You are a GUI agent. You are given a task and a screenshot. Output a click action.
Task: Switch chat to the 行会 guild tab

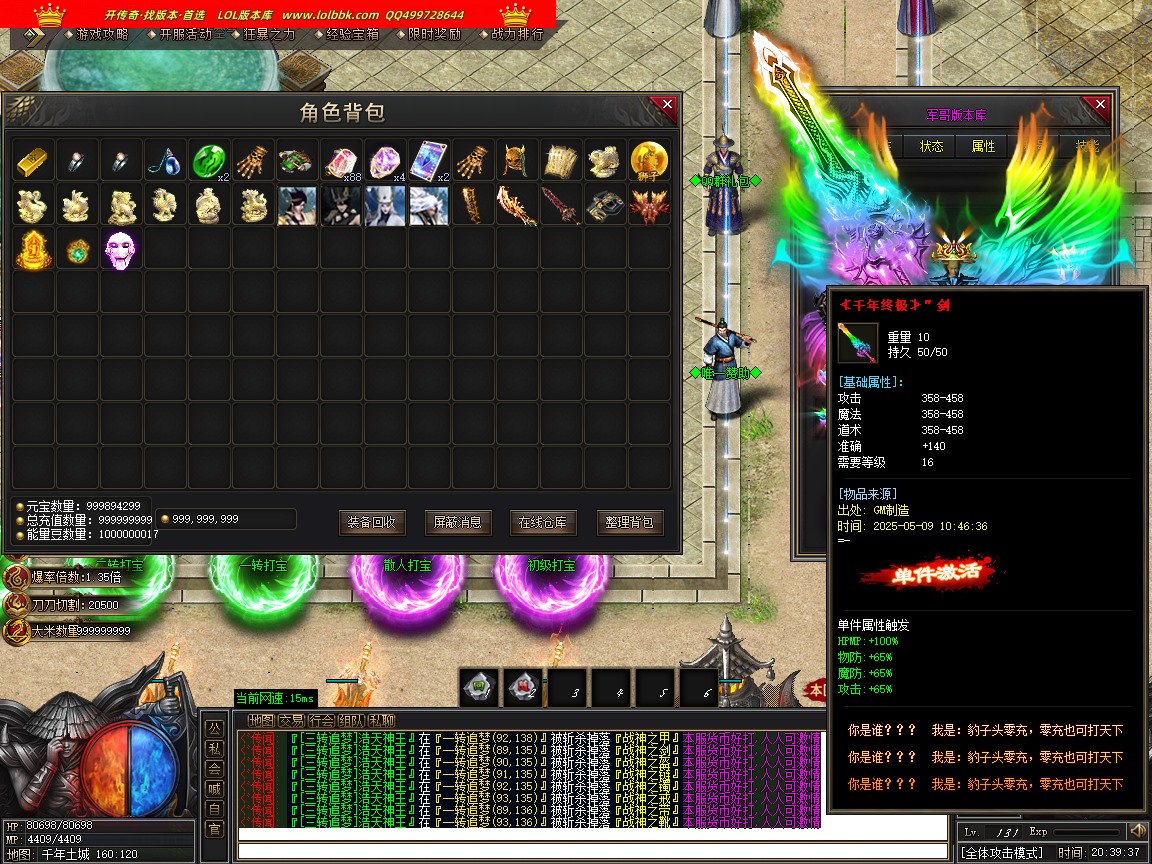(x=322, y=720)
